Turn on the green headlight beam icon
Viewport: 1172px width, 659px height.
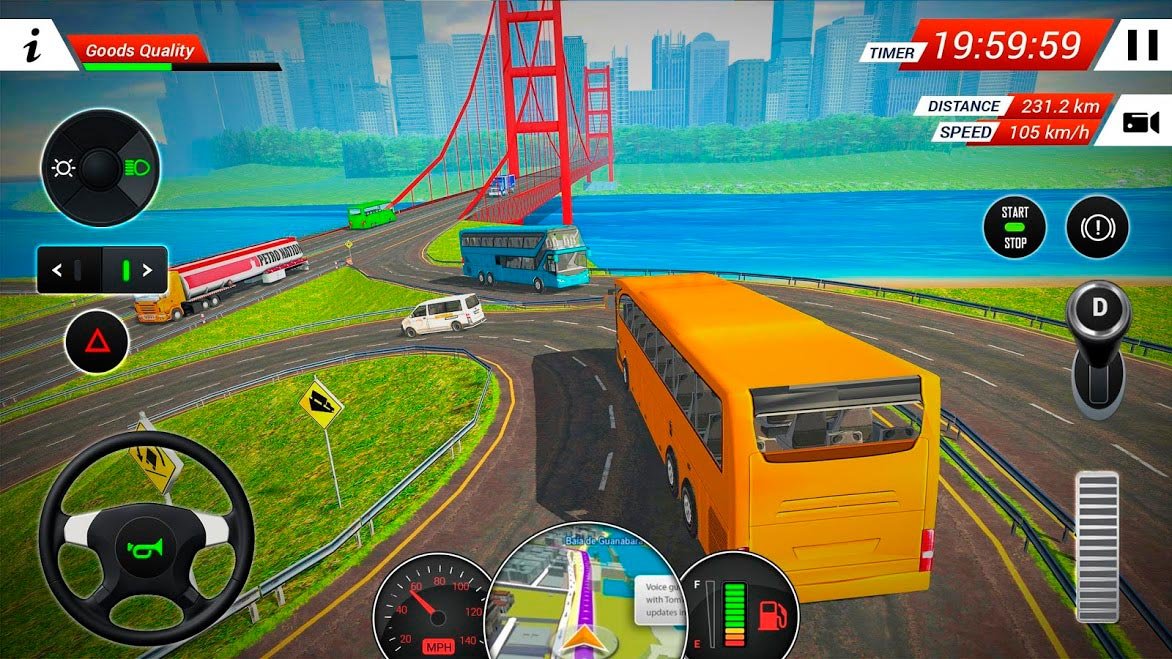(x=136, y=168)
